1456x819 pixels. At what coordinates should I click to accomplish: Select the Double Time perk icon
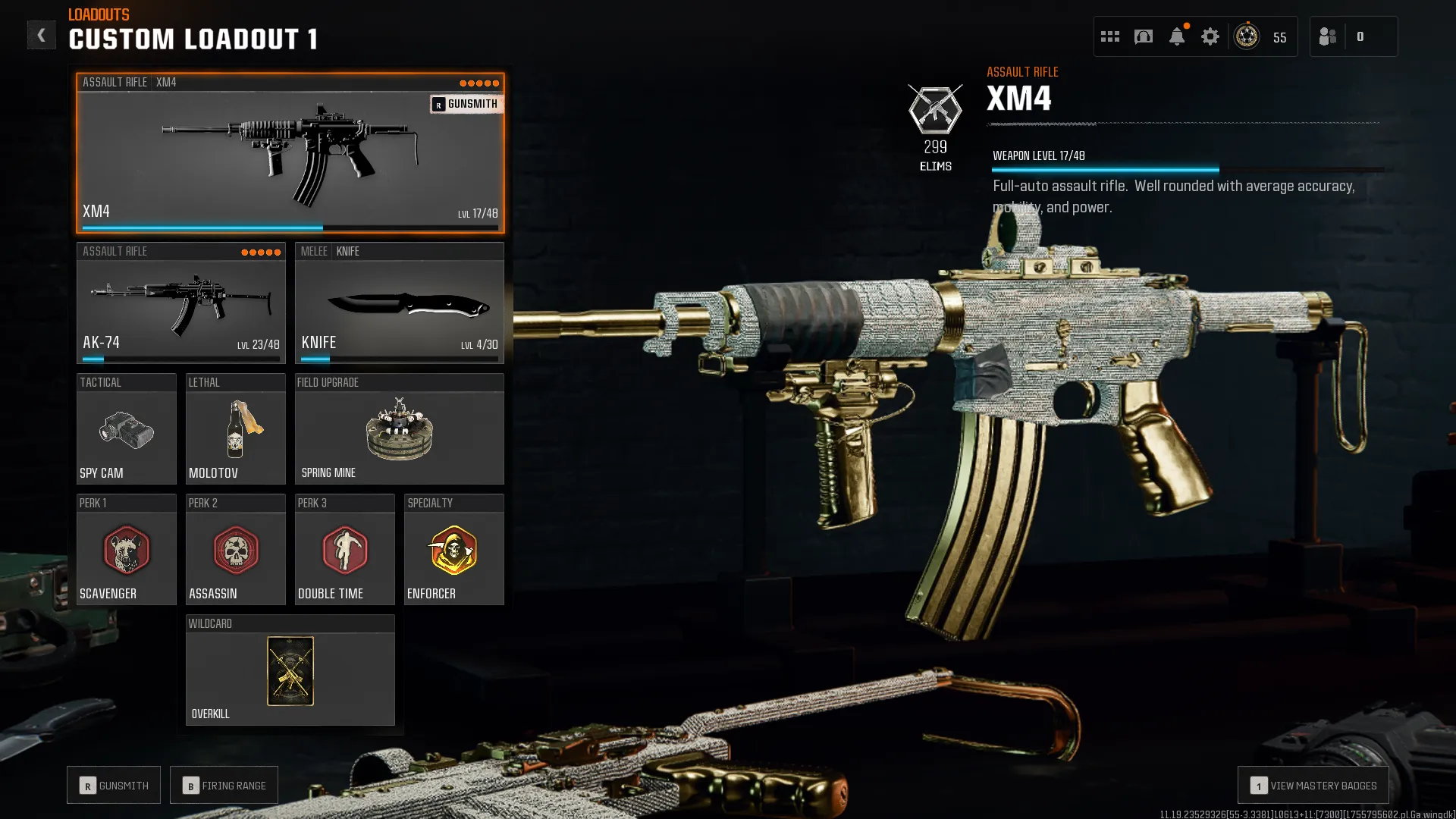[x=344, y=551]
